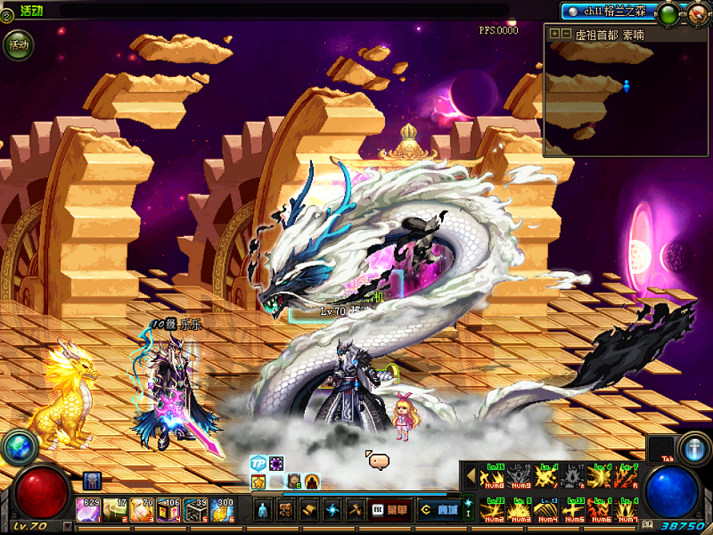713x535 pixels.
Task: Click the sword Tab swap icon
Action: pos(693,446)
